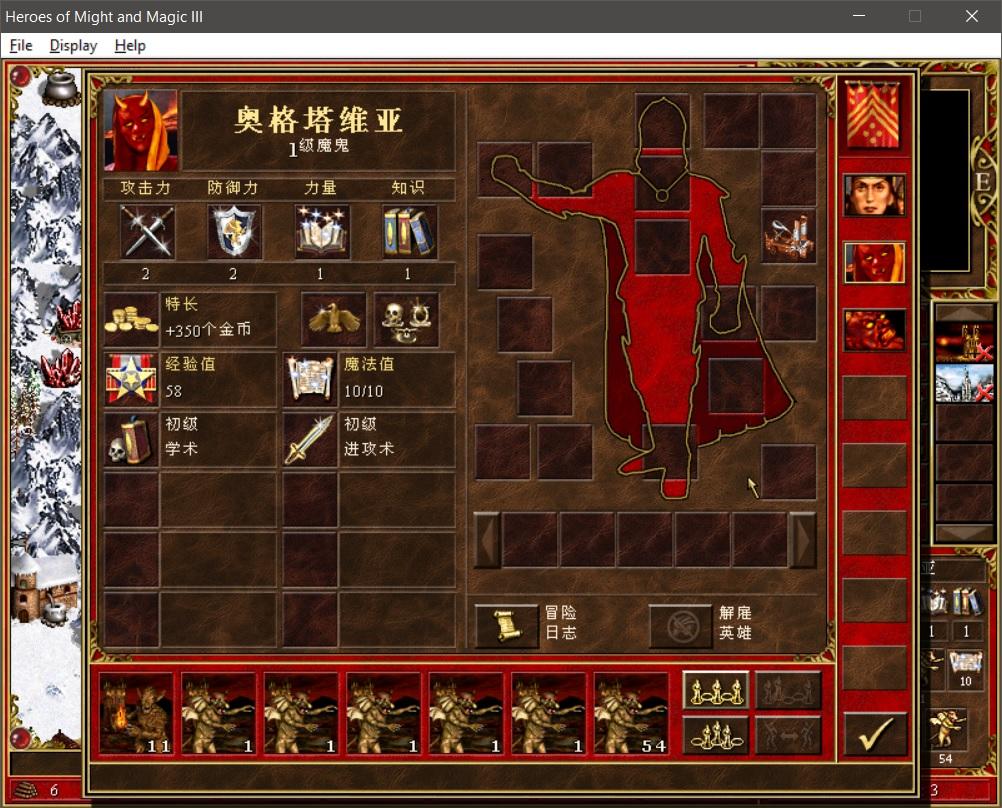
Task: View the knowledge (知识) books icon
Action: [x=409, y=232]
